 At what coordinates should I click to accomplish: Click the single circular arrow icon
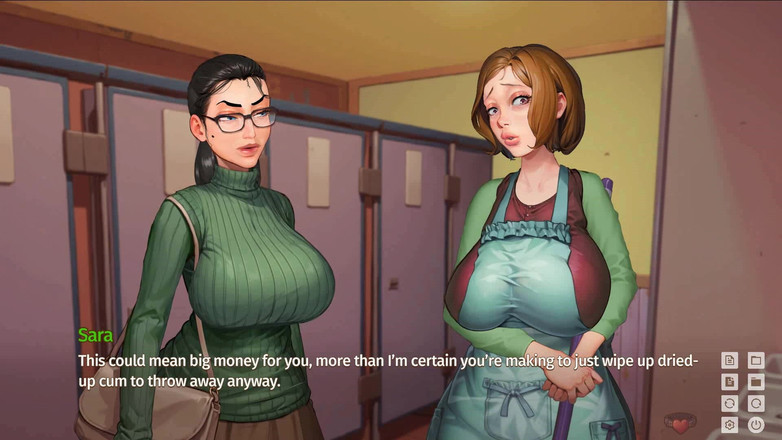tap(756, 404)
